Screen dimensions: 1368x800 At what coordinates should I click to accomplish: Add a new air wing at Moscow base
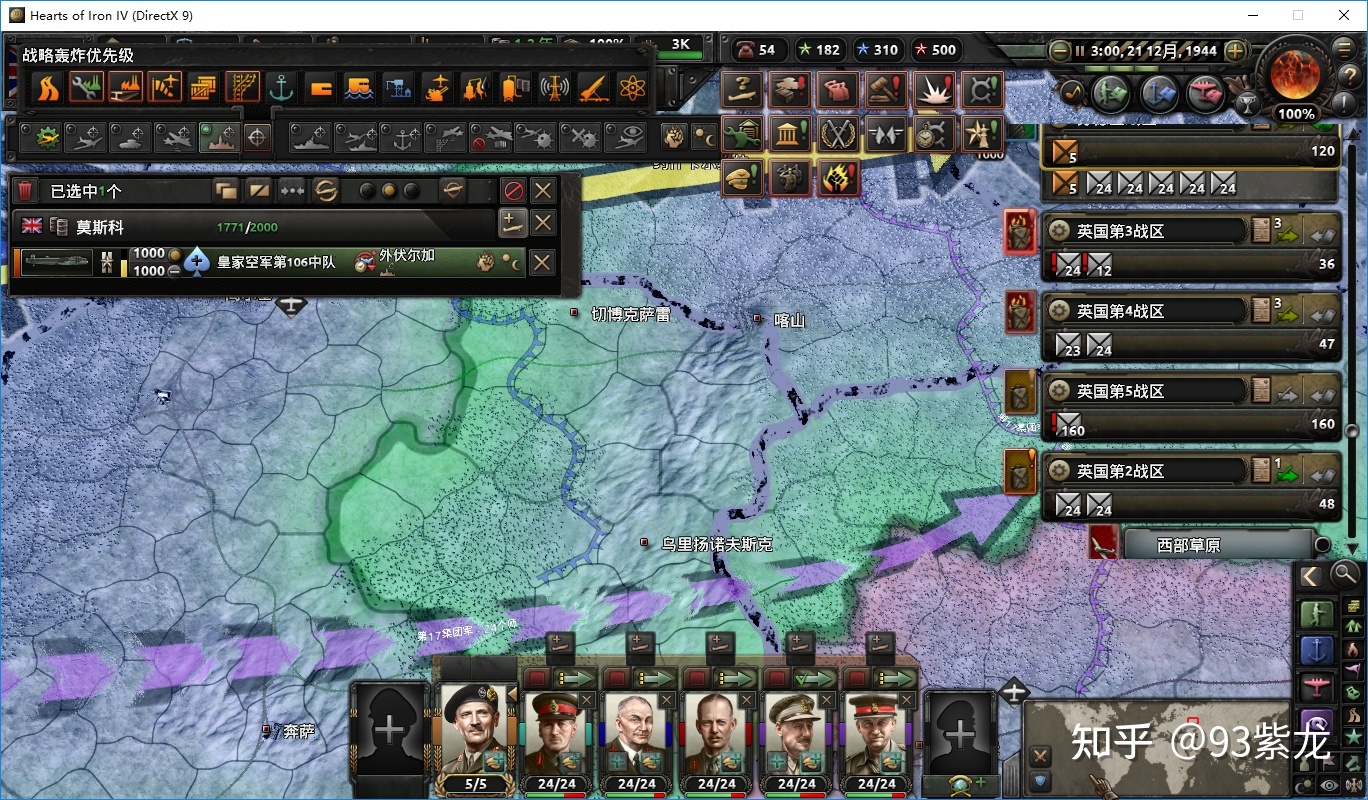[x=512, y=223]
